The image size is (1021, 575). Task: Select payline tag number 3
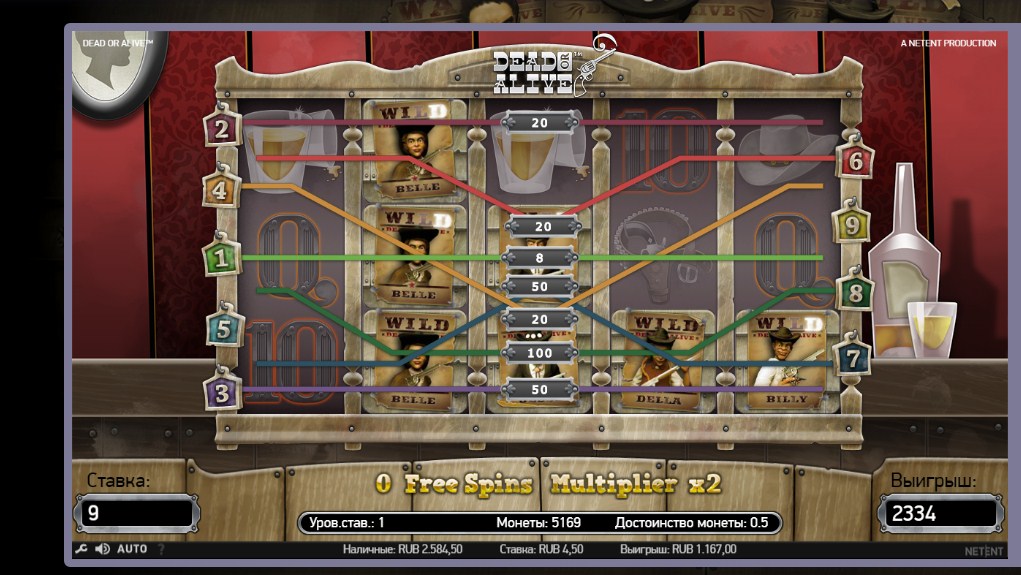(x=221, y=393)
